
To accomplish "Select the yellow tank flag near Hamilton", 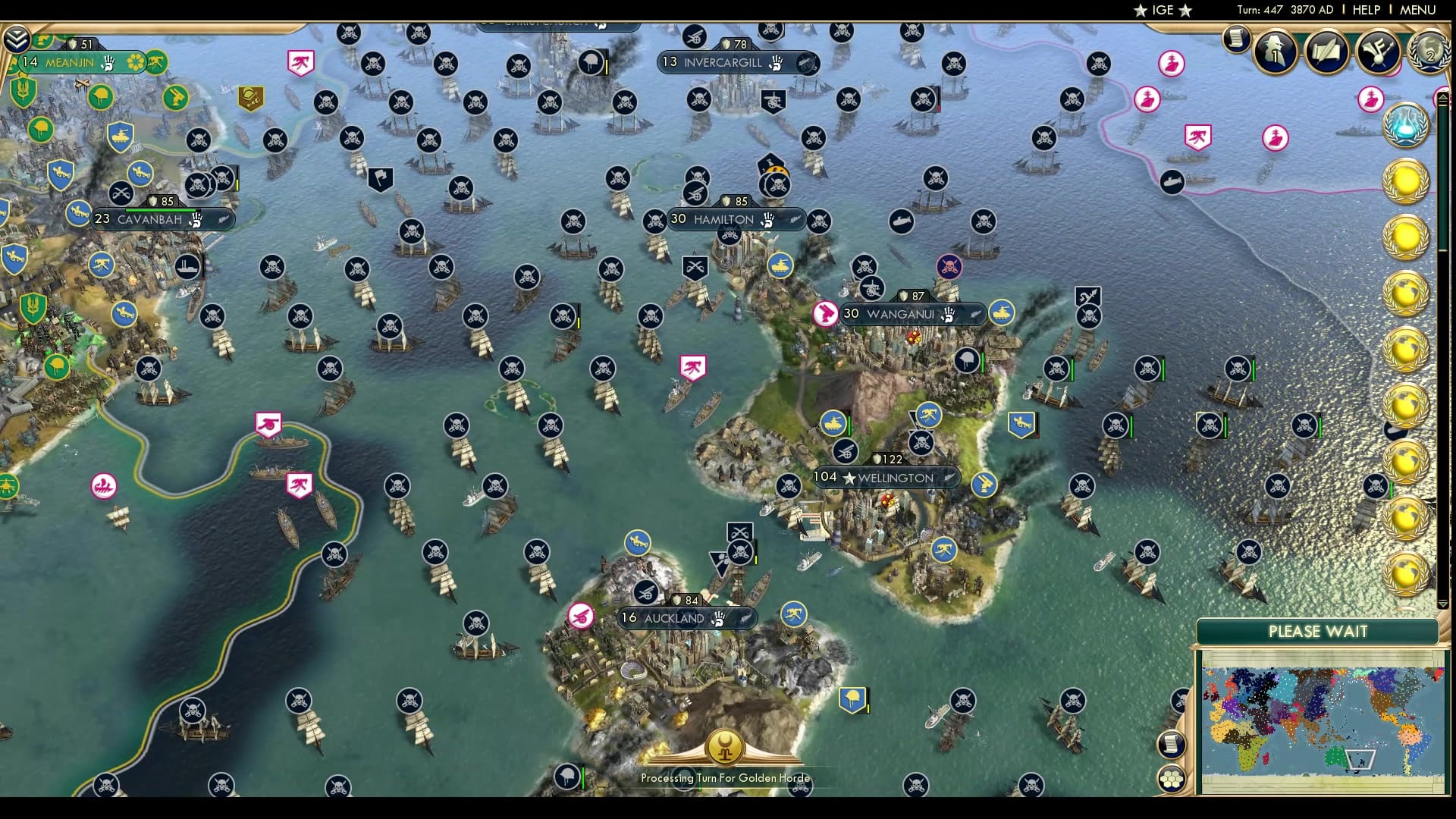I will [781, 265].
